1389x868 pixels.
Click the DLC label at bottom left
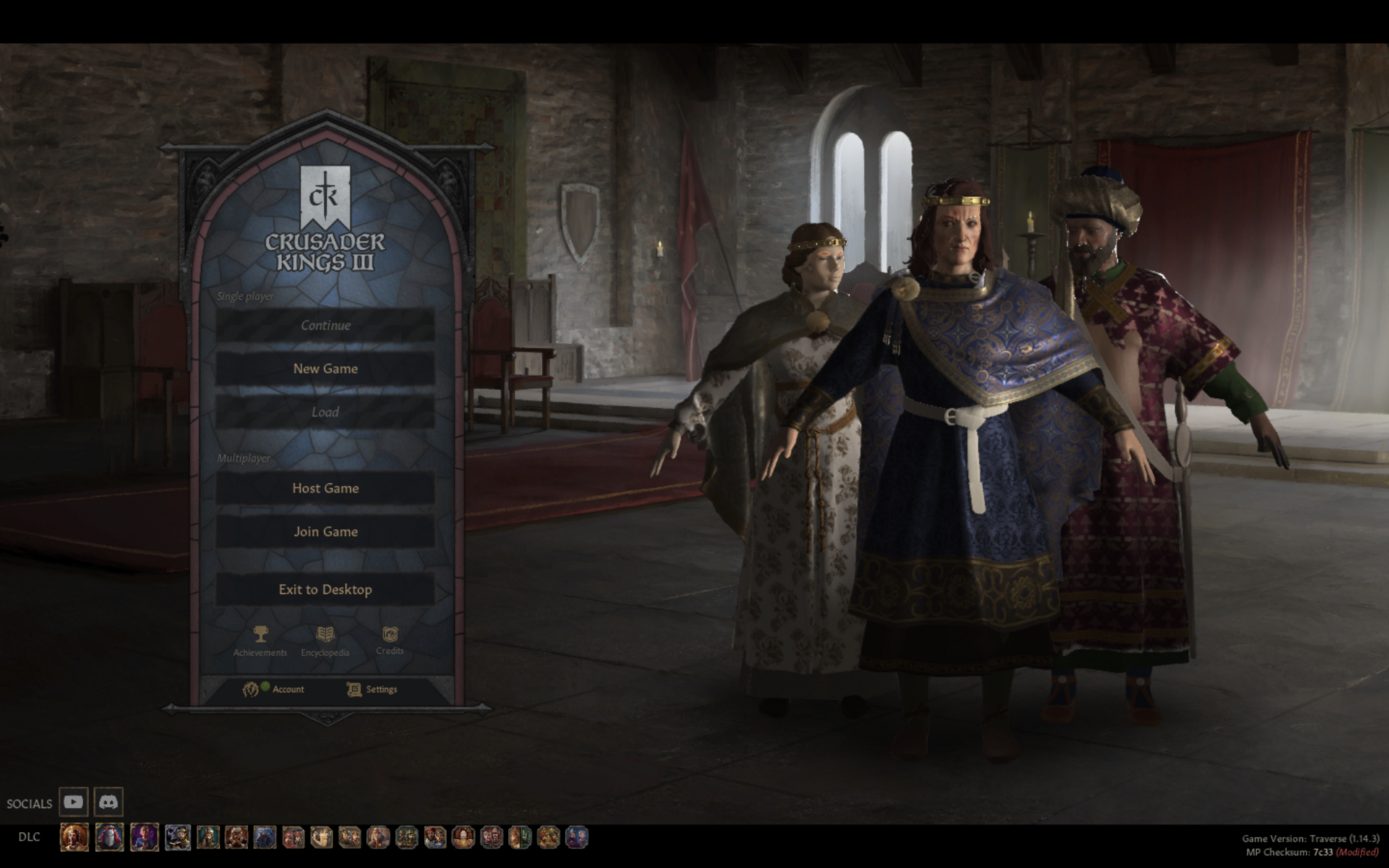pyautogui.click(x=29, y=837)
